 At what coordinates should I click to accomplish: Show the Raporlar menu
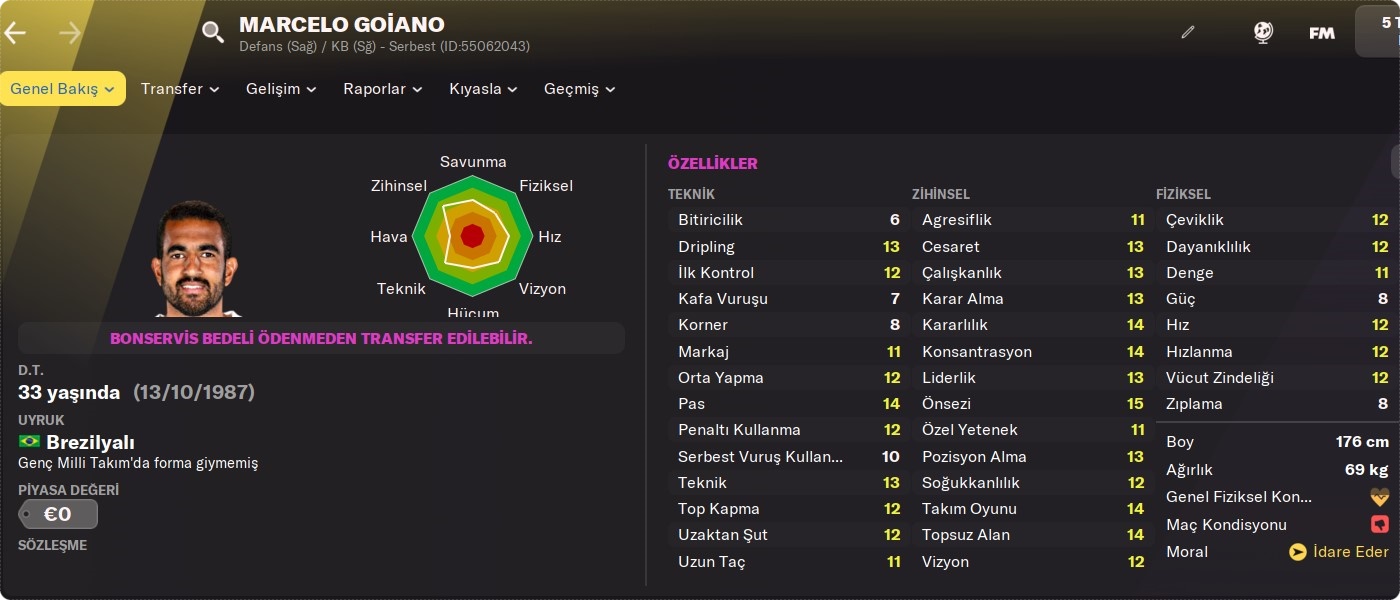[x=383, y=89]
